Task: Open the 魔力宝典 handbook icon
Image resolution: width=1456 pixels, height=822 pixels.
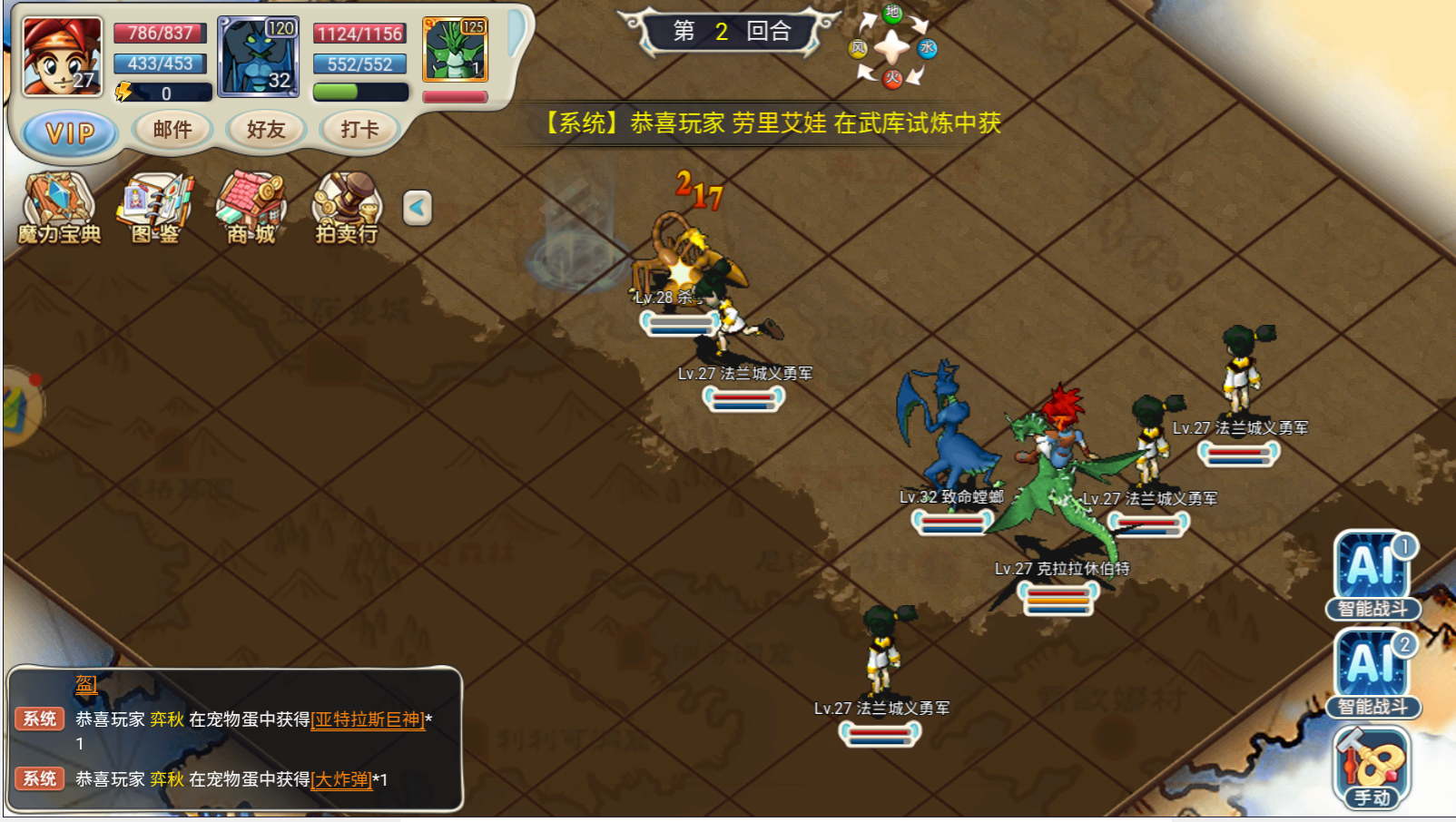Action: click(59, 208)
